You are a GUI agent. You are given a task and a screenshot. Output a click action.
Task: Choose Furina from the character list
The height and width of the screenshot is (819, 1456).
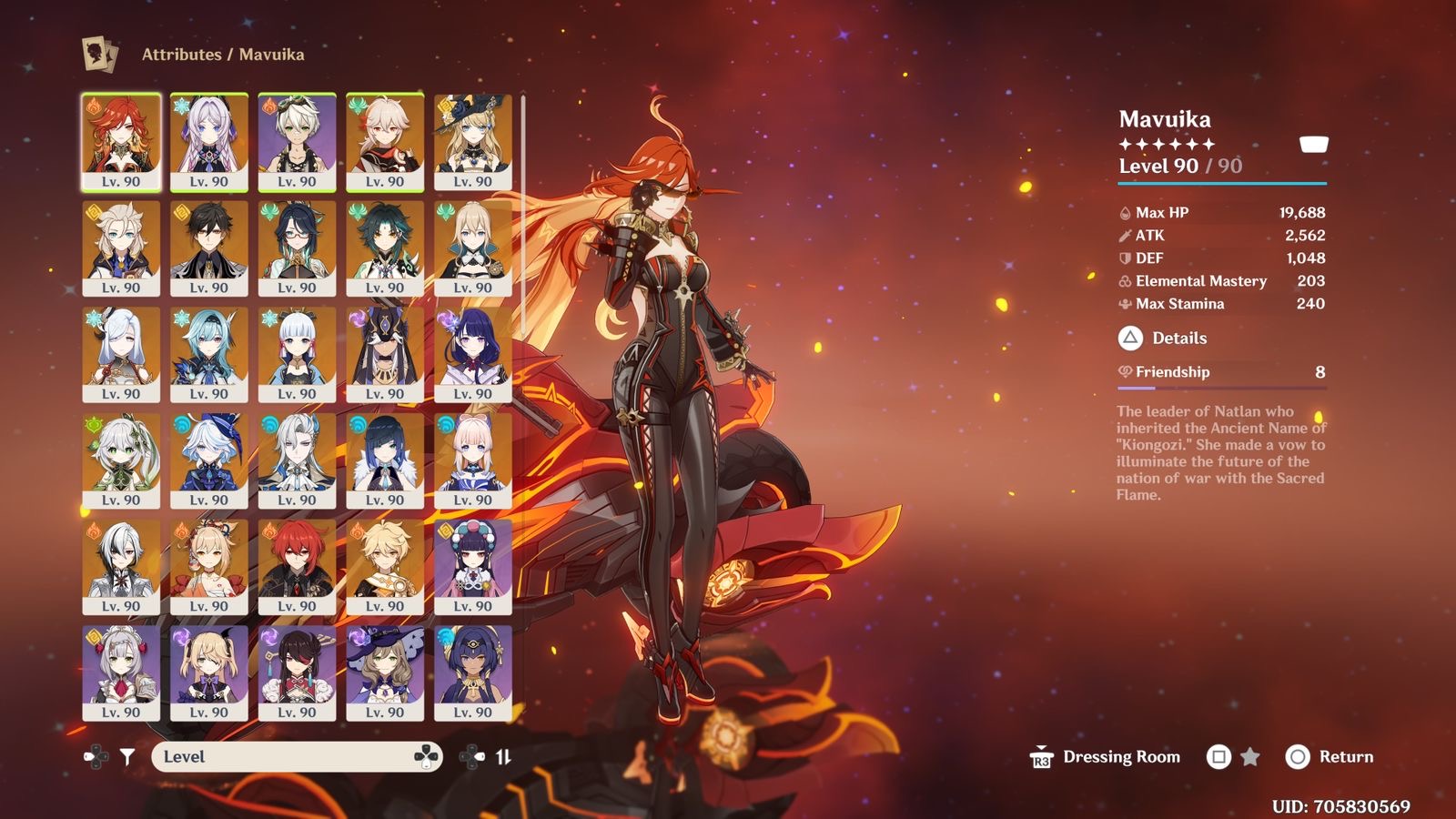[x=209, y=460]
